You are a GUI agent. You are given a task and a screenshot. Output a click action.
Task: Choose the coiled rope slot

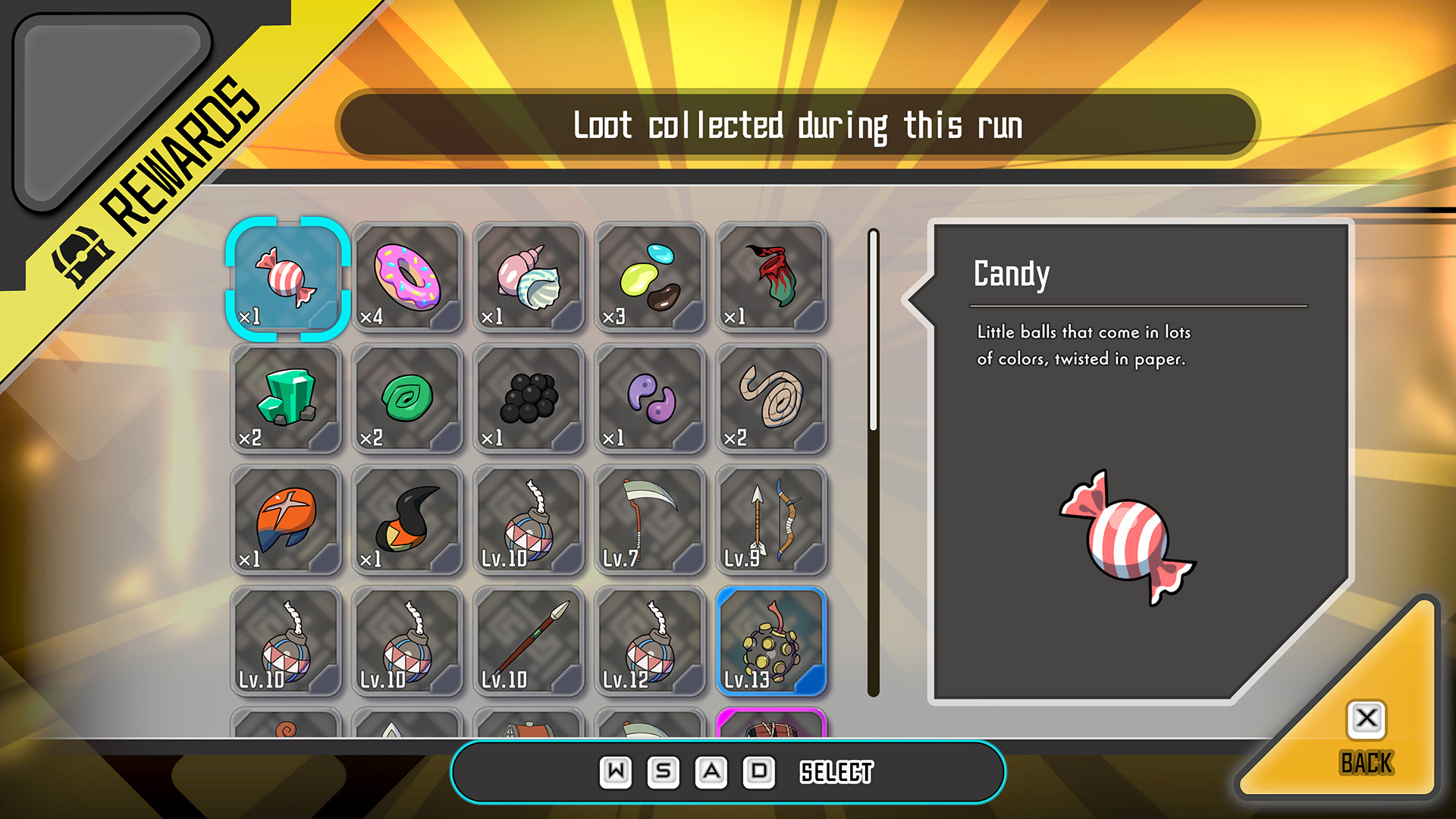coord(771,399)
